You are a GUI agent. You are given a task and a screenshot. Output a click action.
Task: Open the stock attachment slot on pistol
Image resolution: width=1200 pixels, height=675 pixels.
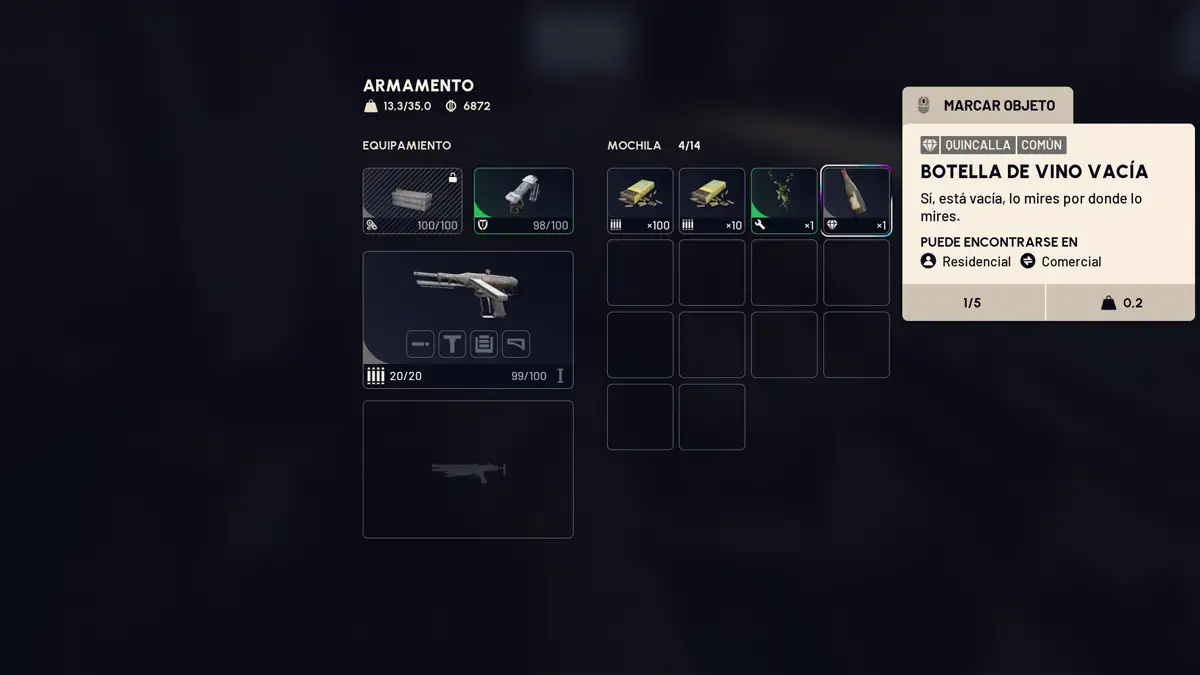[516, 345]
